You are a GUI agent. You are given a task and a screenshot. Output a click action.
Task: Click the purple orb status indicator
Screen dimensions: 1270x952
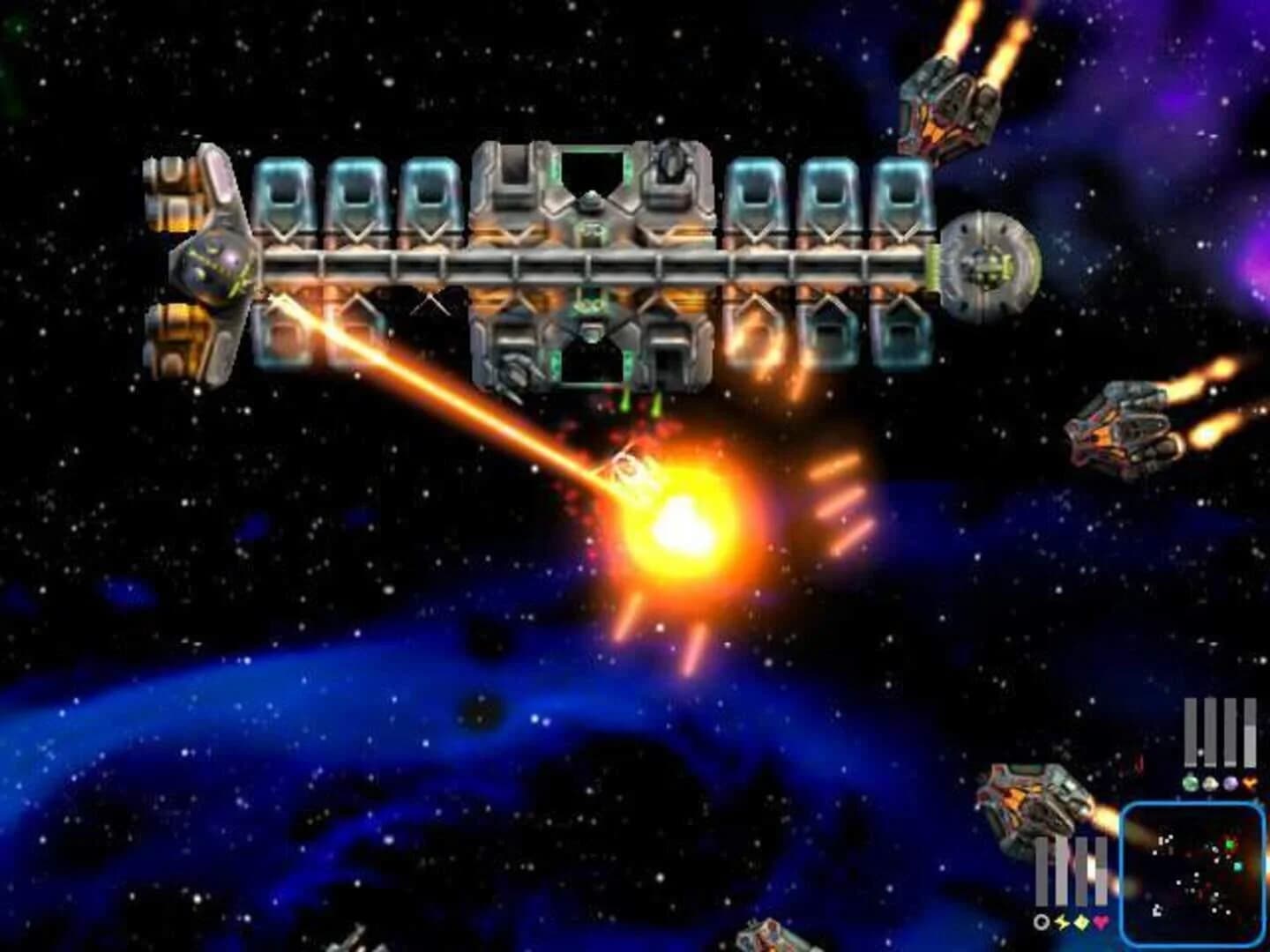pos(1230,782)
